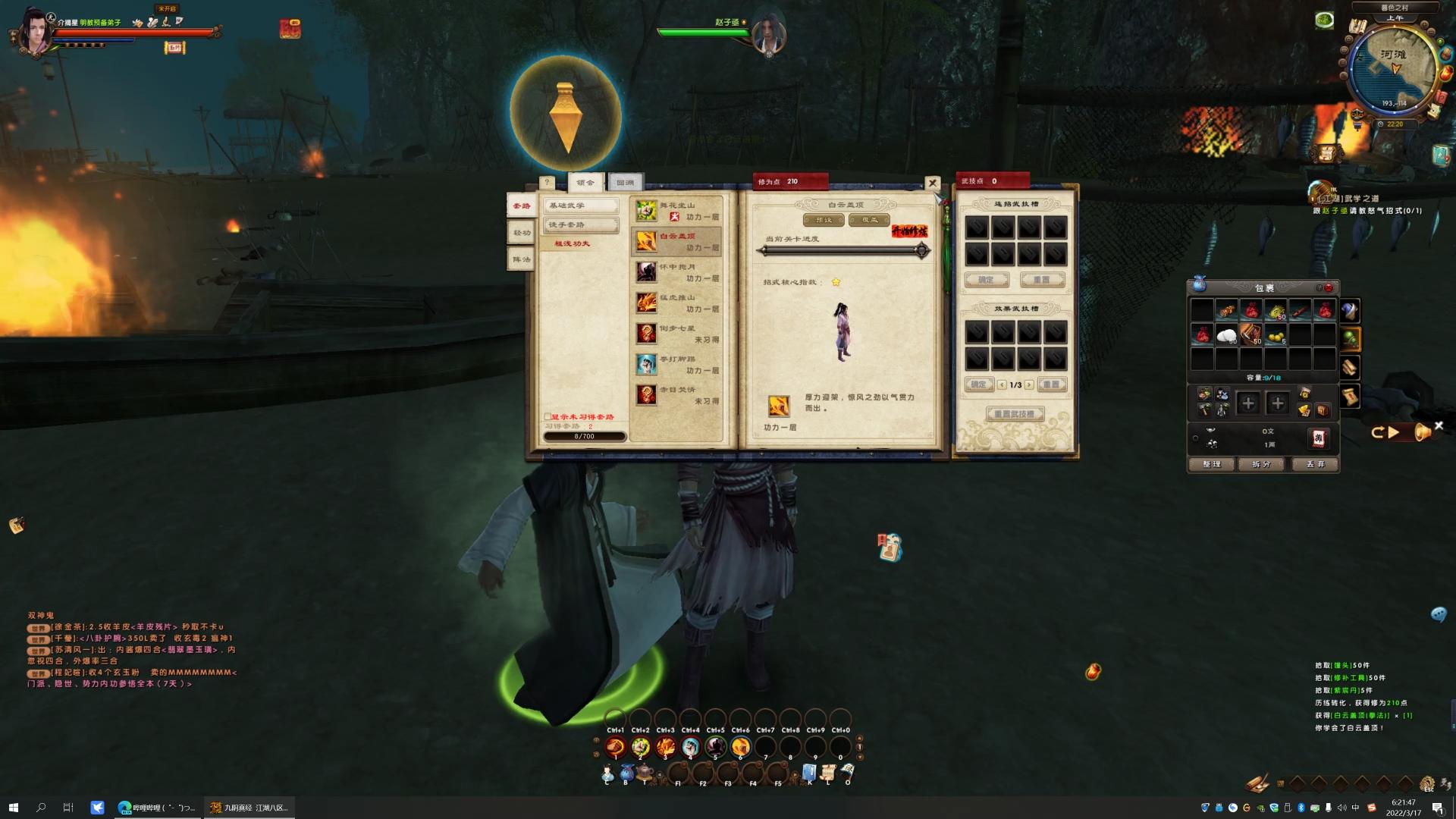
Task: Sort the bag with the 整理 button
Action: (x=1211, y=464)
